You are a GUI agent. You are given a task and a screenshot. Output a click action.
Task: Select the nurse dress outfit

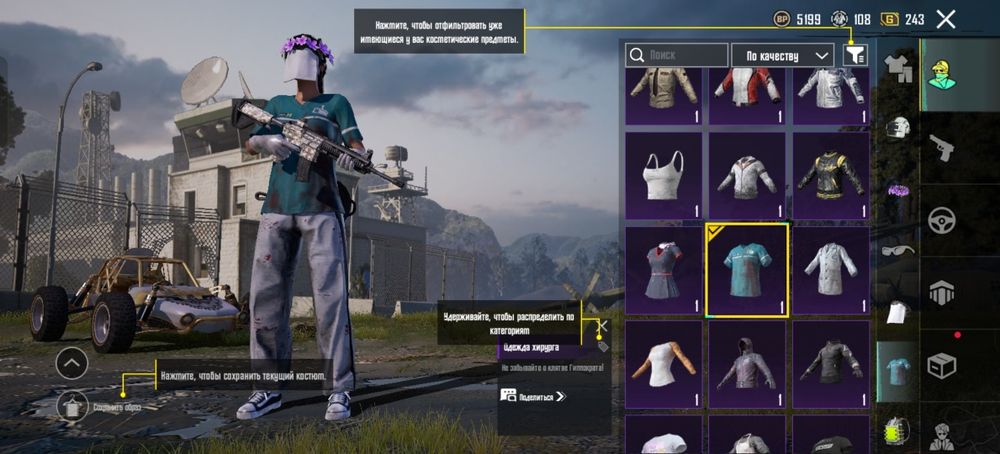(664, 270)
